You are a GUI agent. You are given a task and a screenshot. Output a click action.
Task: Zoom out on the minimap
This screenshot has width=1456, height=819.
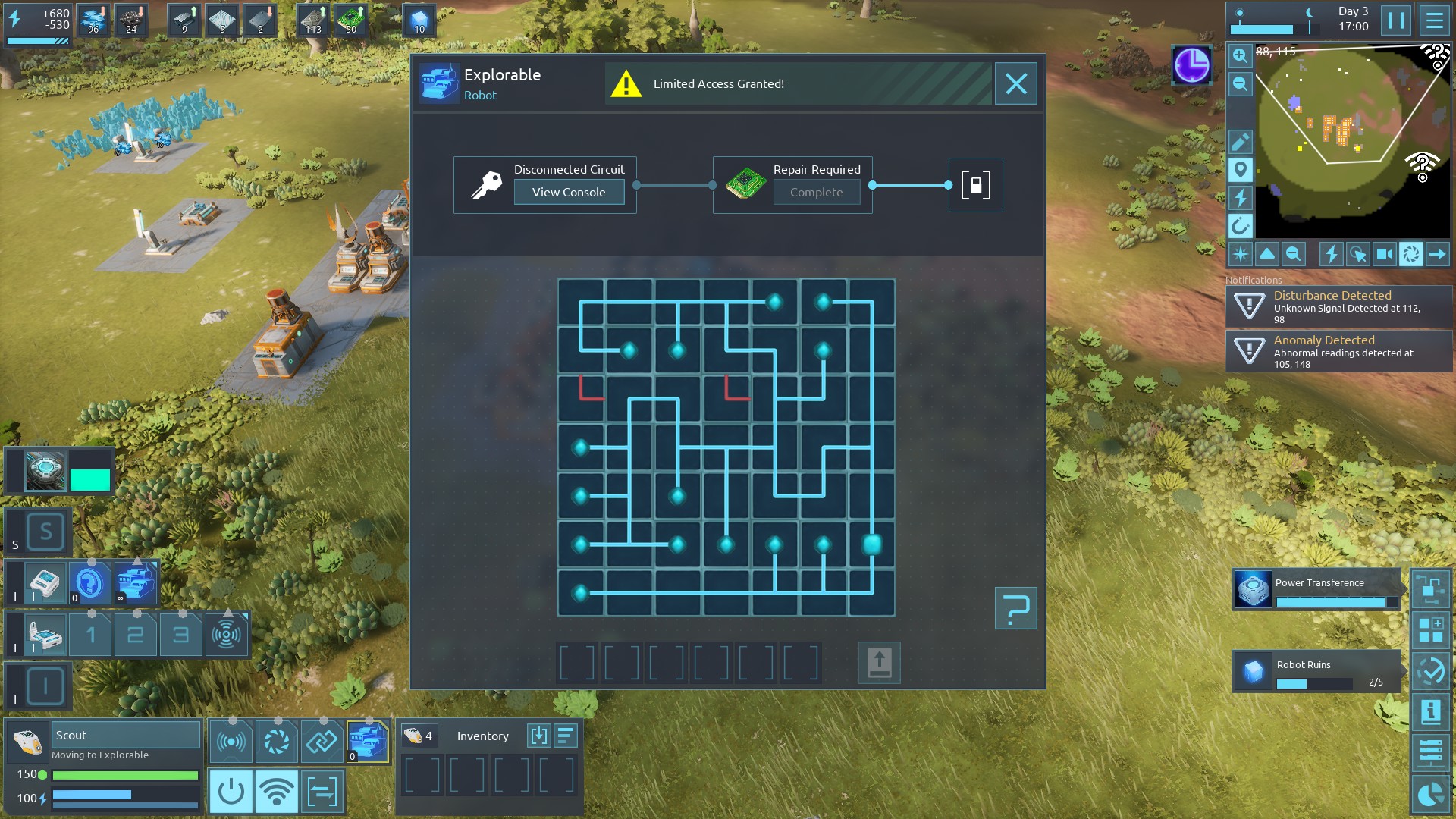1240,83
